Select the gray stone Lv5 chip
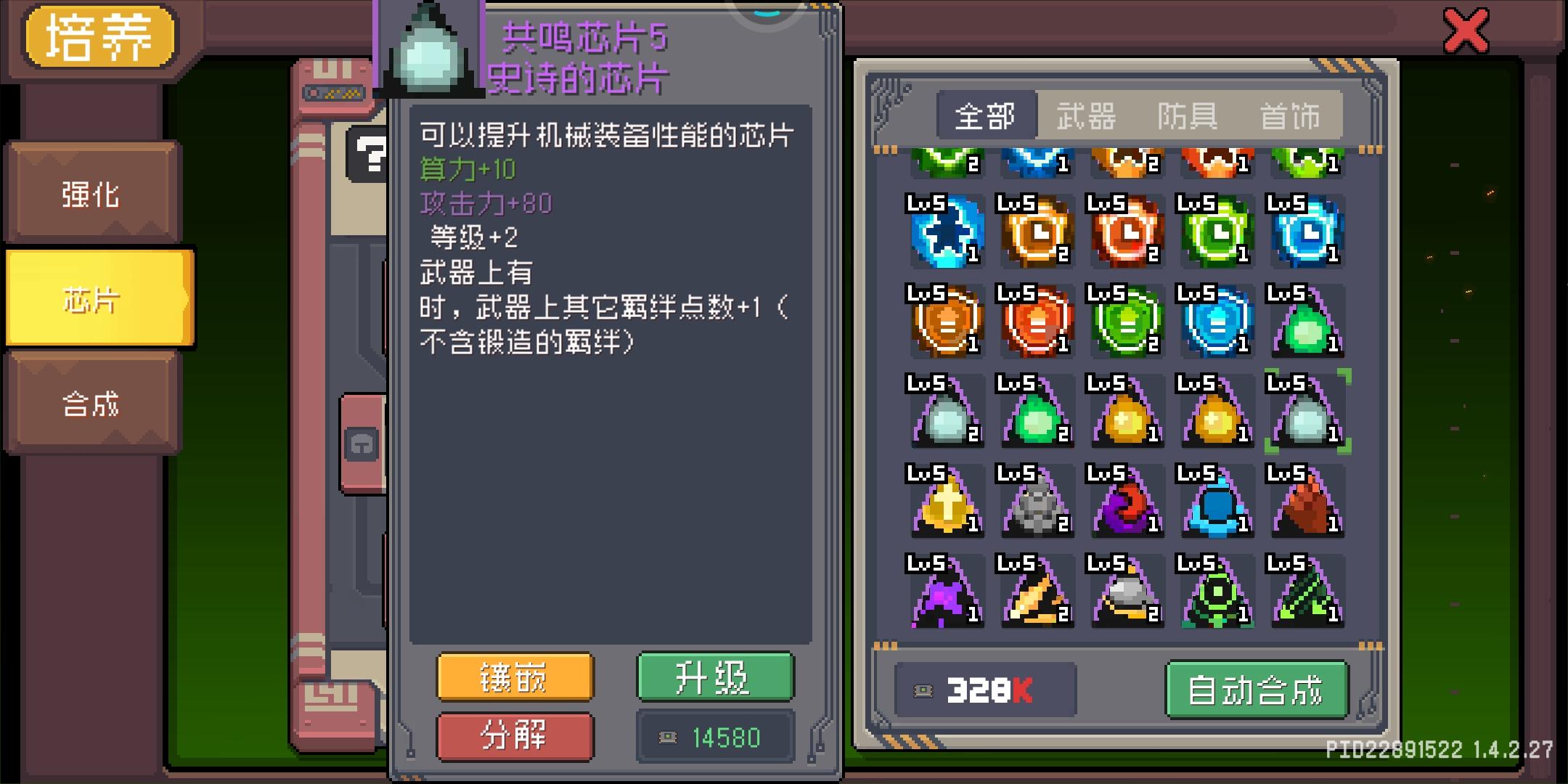The width and height of the screenshot is (1568, 784). pyautogui.click(x=1037, y=501)
